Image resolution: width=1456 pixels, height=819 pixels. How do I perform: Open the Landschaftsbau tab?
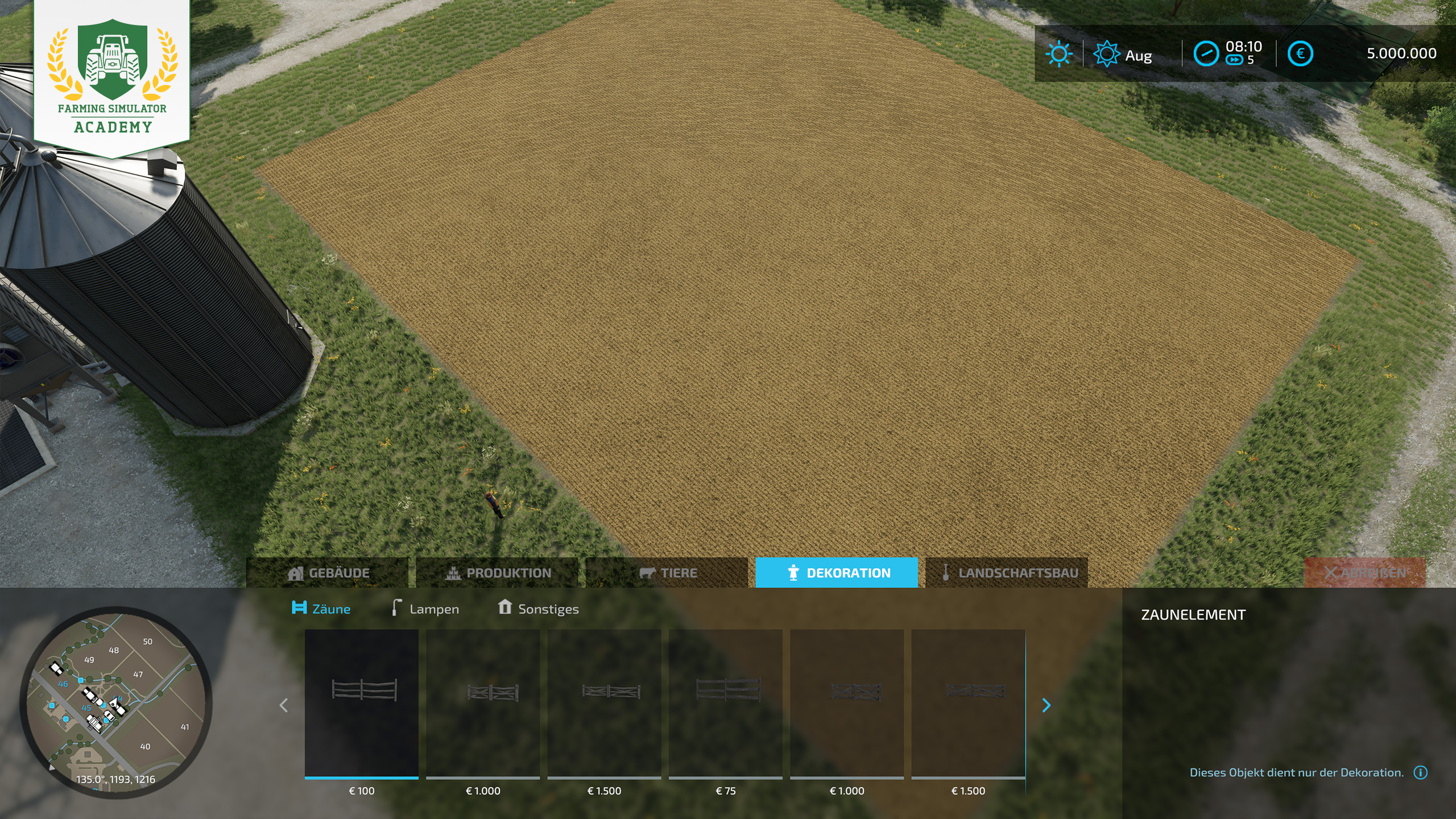tap(1007, 573)
